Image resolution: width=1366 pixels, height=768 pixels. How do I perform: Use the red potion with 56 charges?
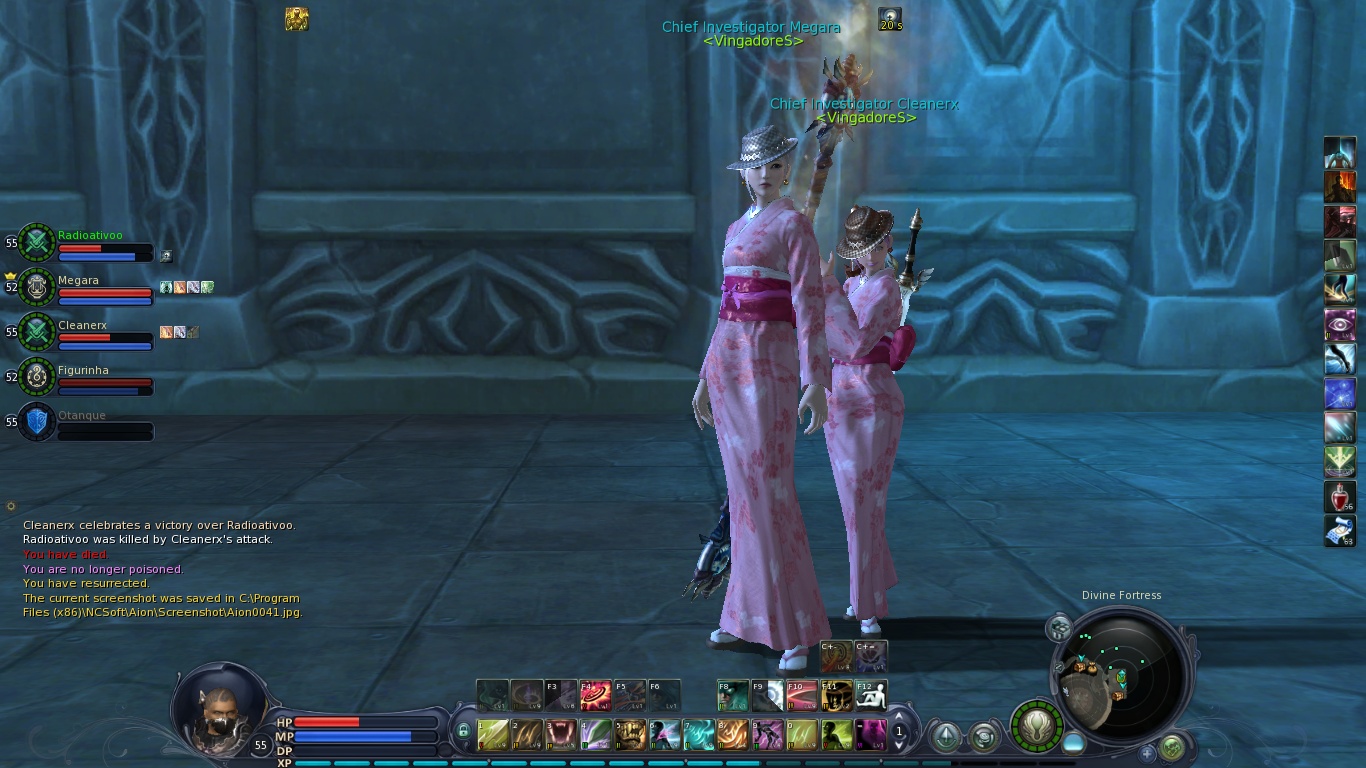coord(1340,496)
